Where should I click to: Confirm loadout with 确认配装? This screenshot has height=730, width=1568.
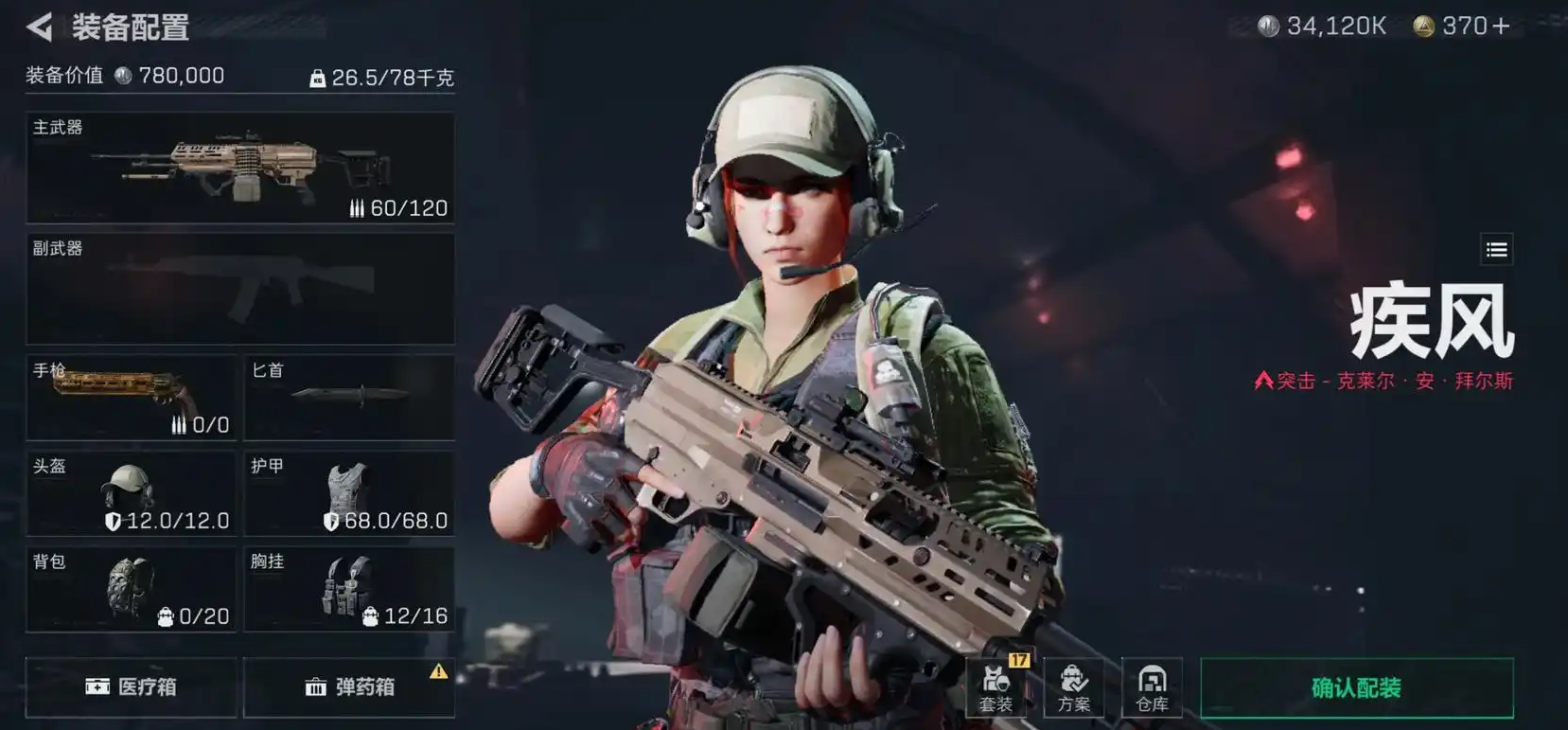pos(1356,687)
